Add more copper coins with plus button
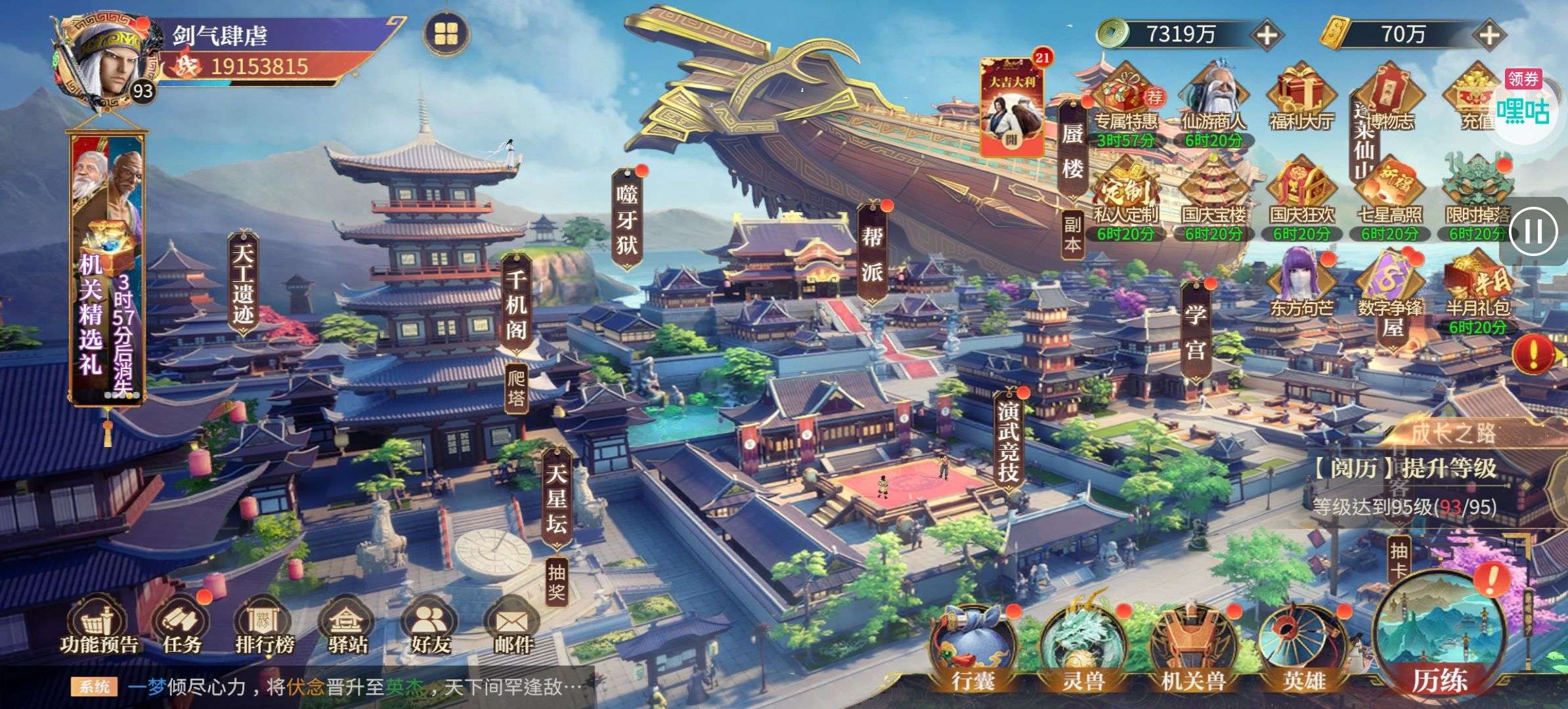The width and height of the screenshot is (1568, 709). 1266,34
